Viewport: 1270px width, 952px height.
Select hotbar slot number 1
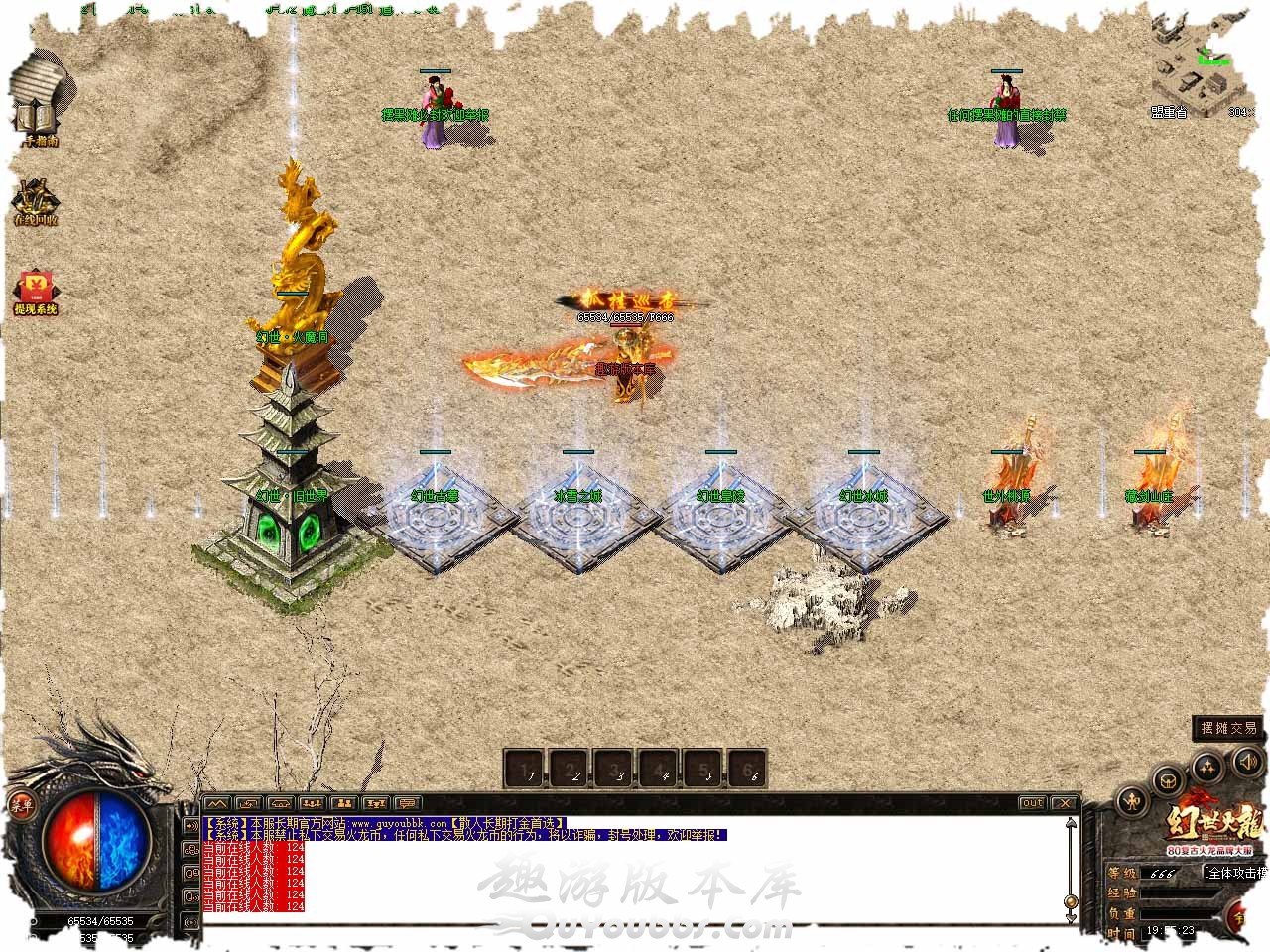(x=526, y=768)
